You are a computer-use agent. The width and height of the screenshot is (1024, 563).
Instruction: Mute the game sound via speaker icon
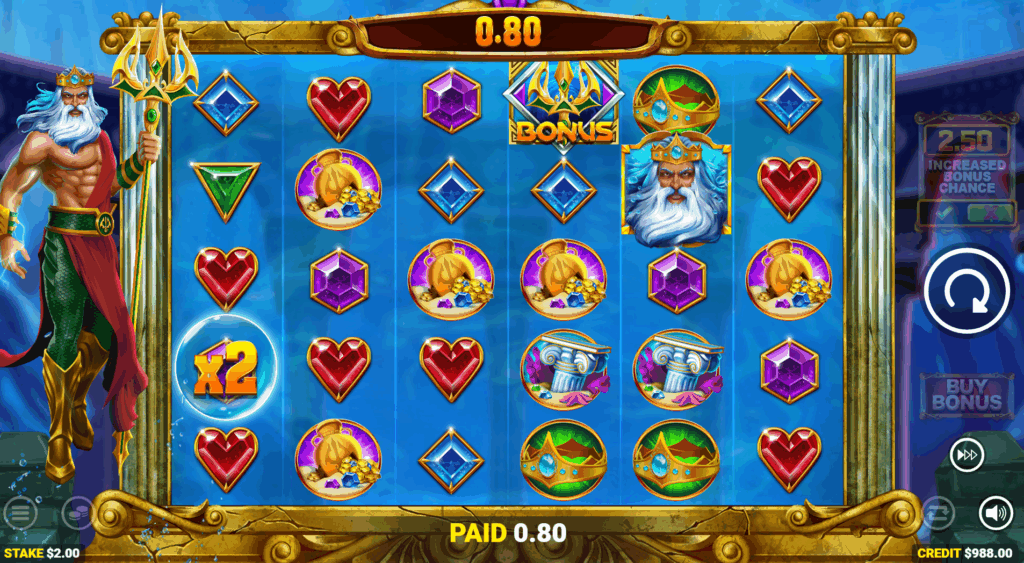pos(995,513)
